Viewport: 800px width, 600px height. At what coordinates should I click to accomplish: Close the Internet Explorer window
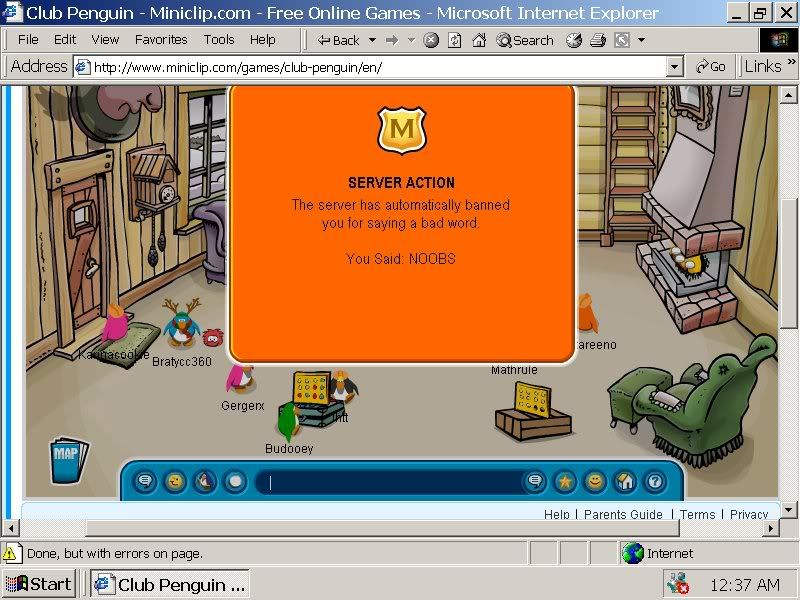(x=783, y=13)
